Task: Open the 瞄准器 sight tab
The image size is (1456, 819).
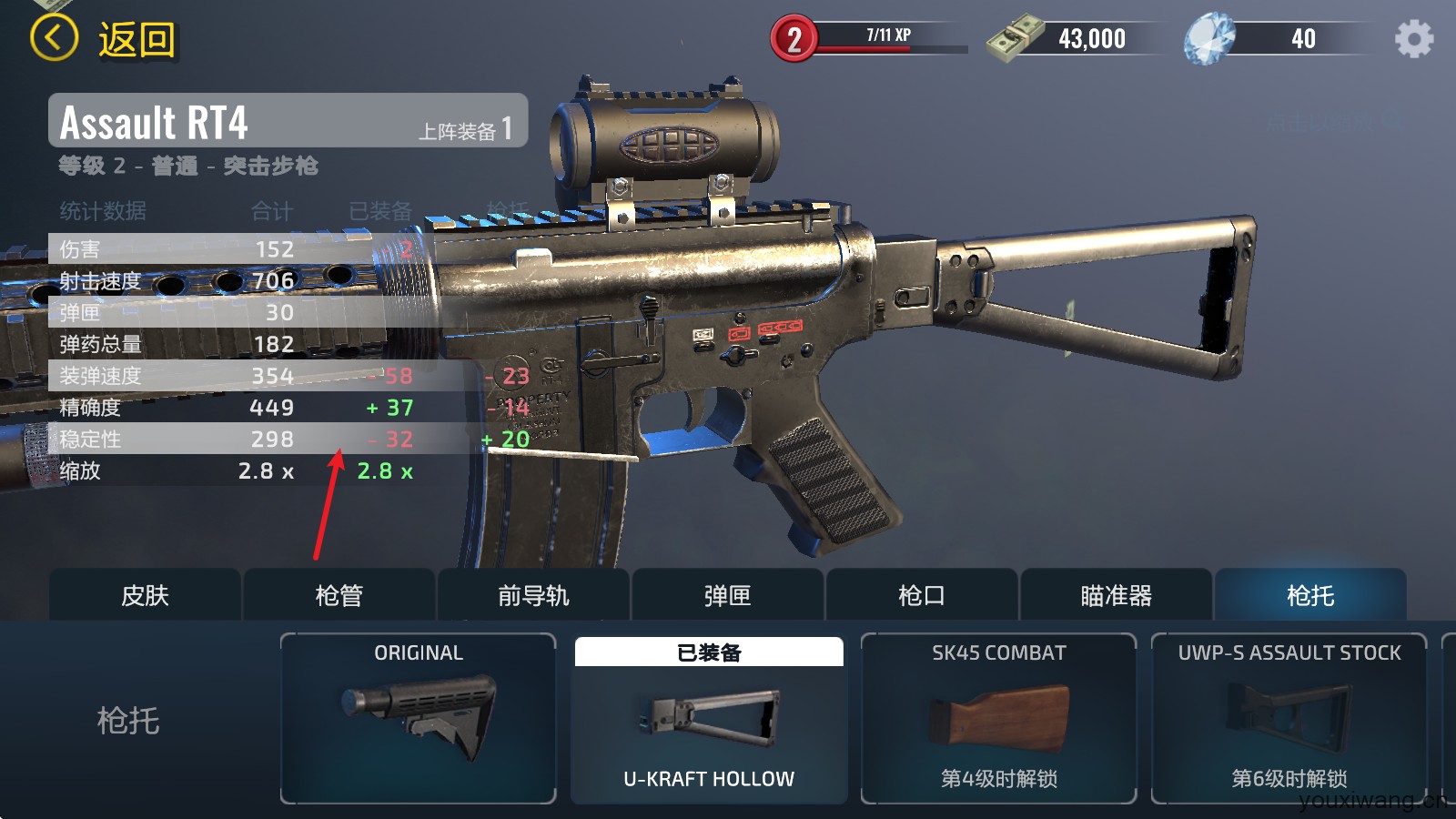Action: (x=1115, y=594)
